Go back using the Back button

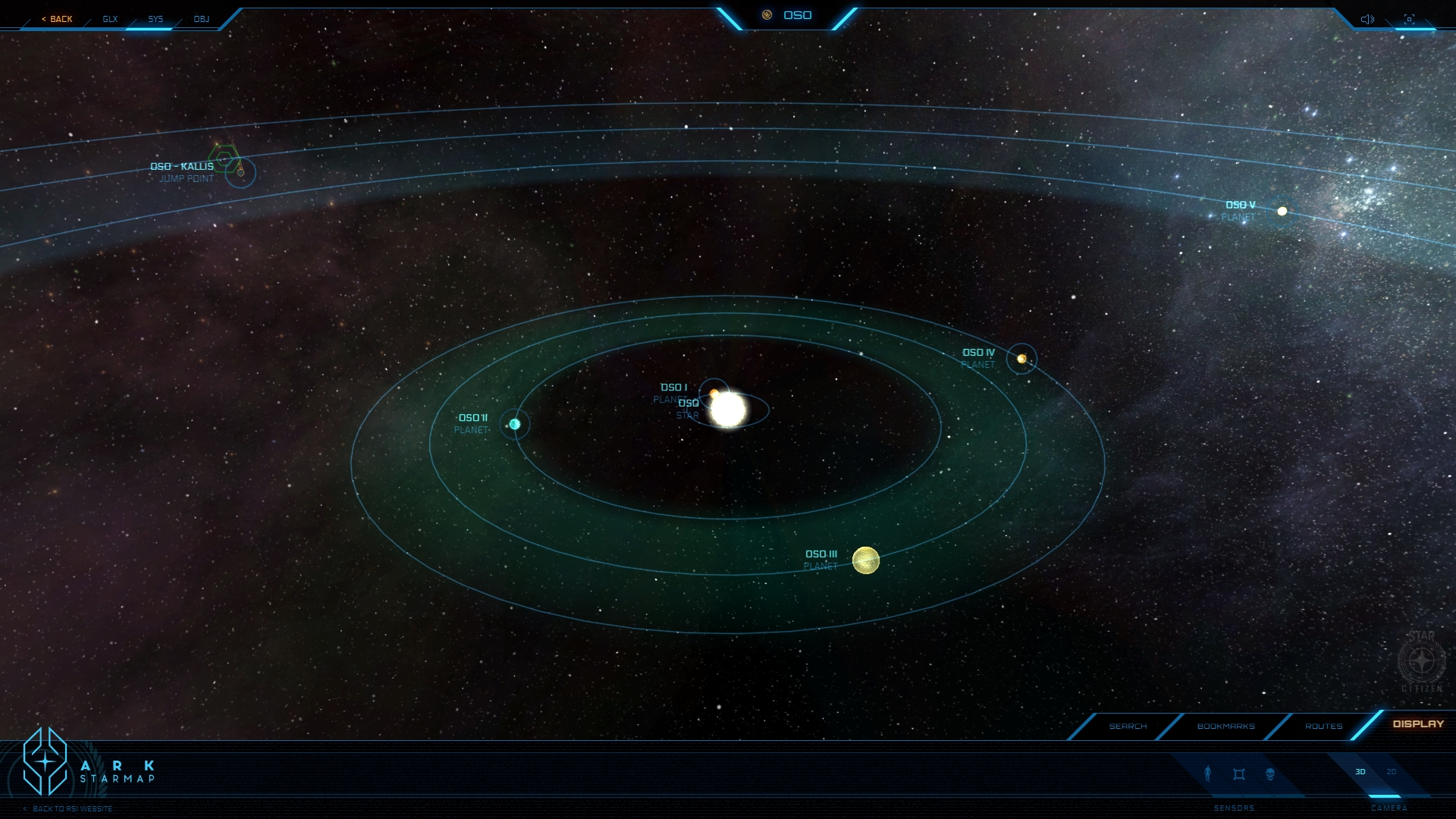tap(58, 19)
